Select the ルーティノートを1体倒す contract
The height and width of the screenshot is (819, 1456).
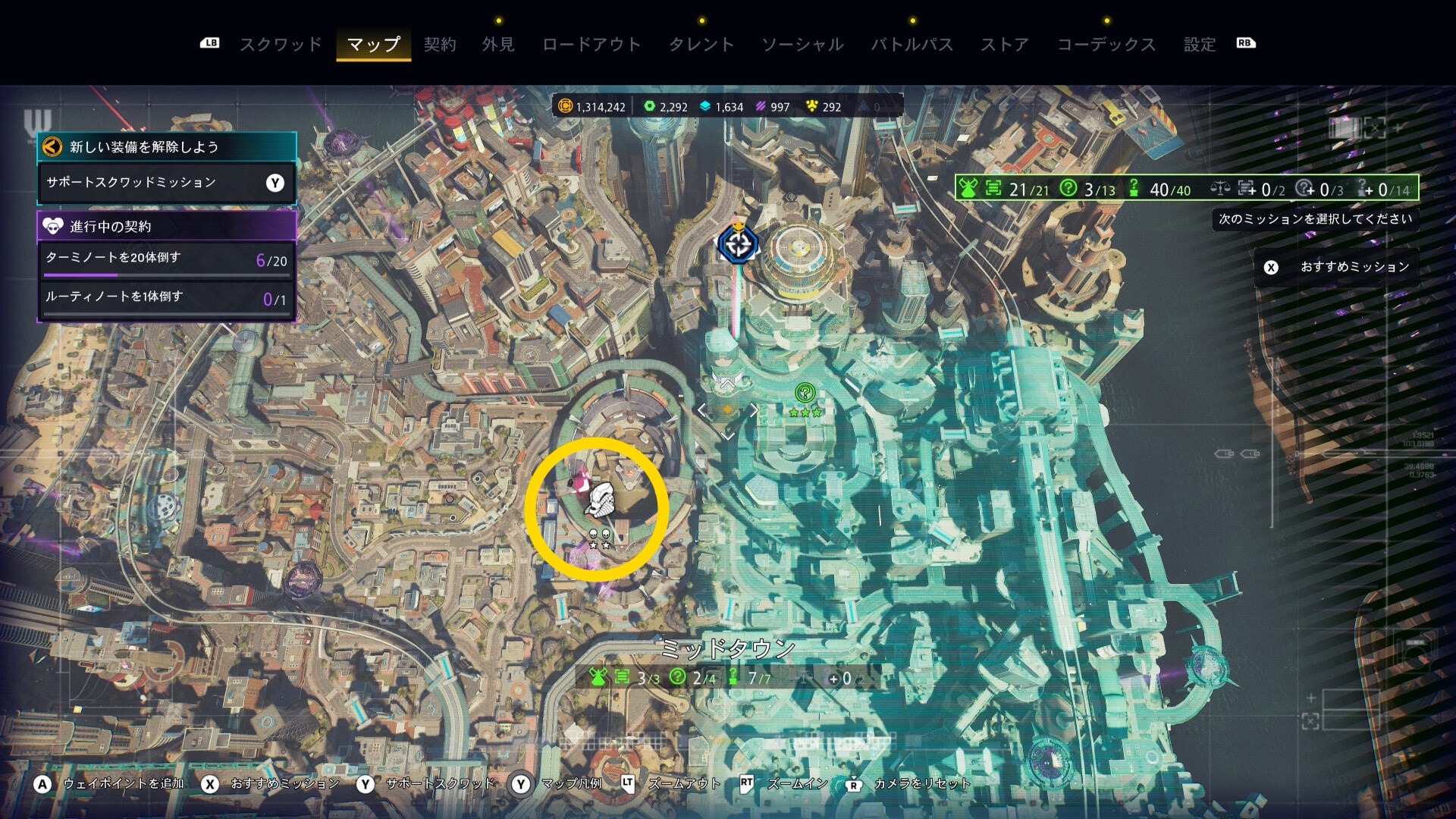pos(166,298)
